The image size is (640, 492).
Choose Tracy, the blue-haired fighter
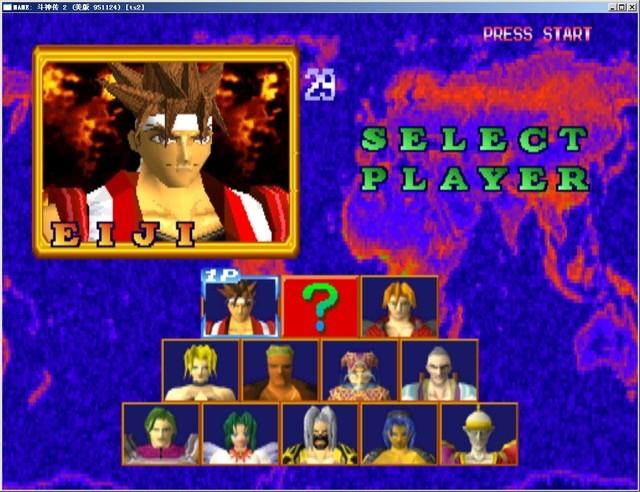tap(399, 433)
